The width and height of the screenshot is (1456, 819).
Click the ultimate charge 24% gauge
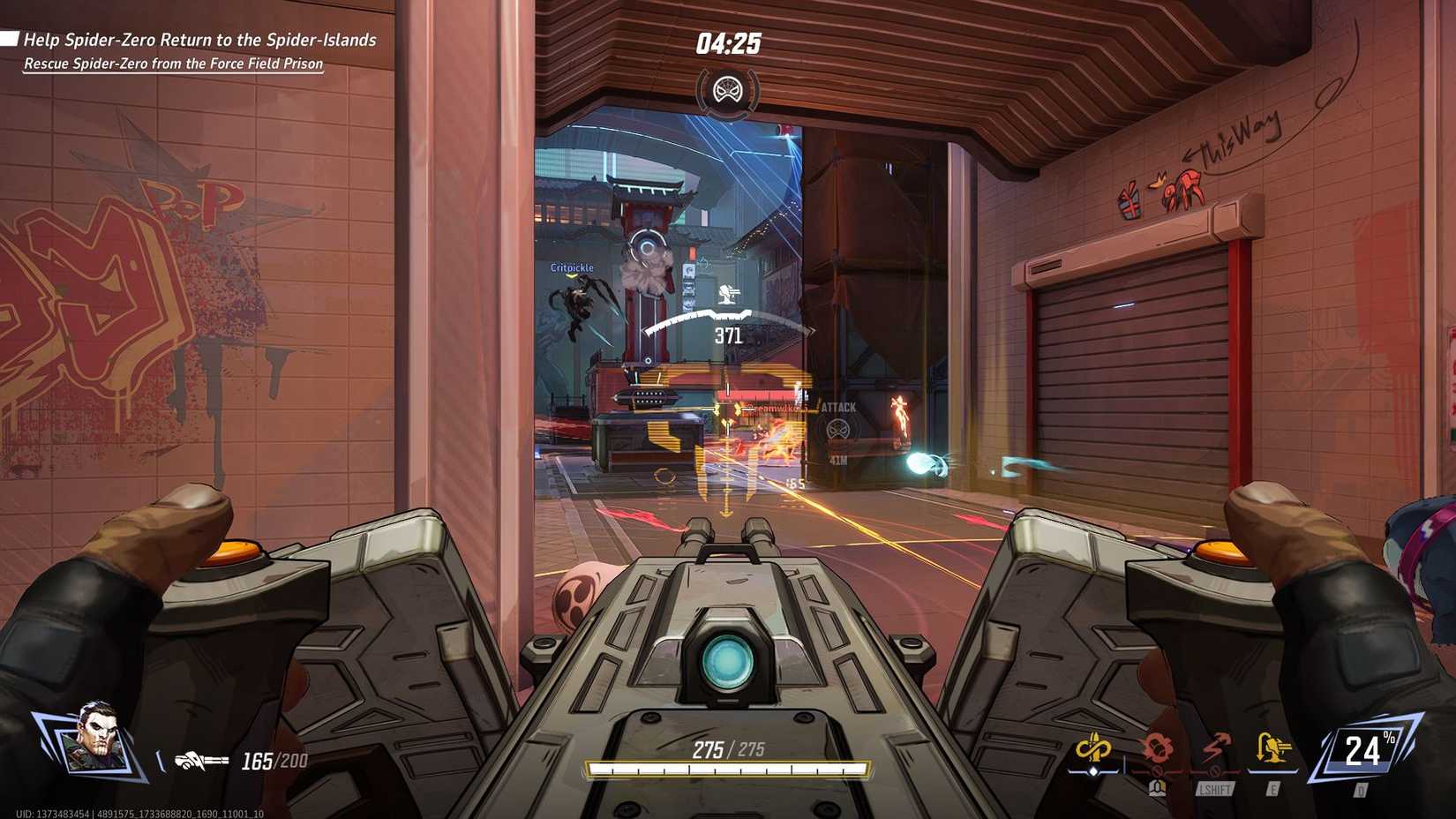point(1363,751)
